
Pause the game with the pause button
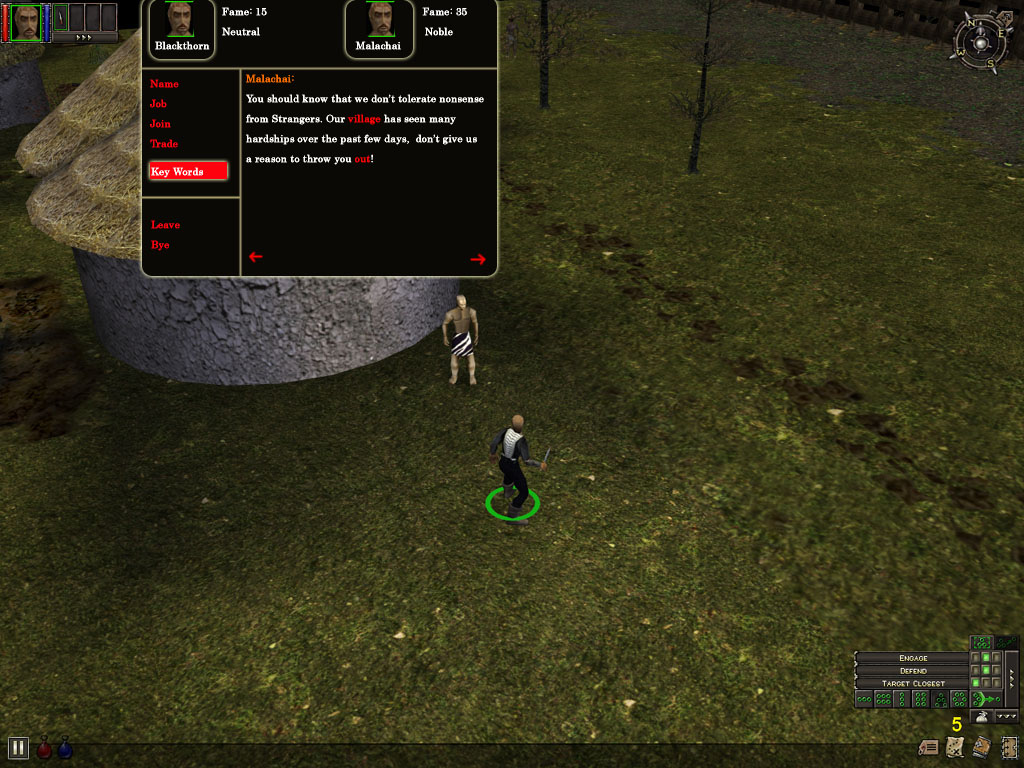17,747
